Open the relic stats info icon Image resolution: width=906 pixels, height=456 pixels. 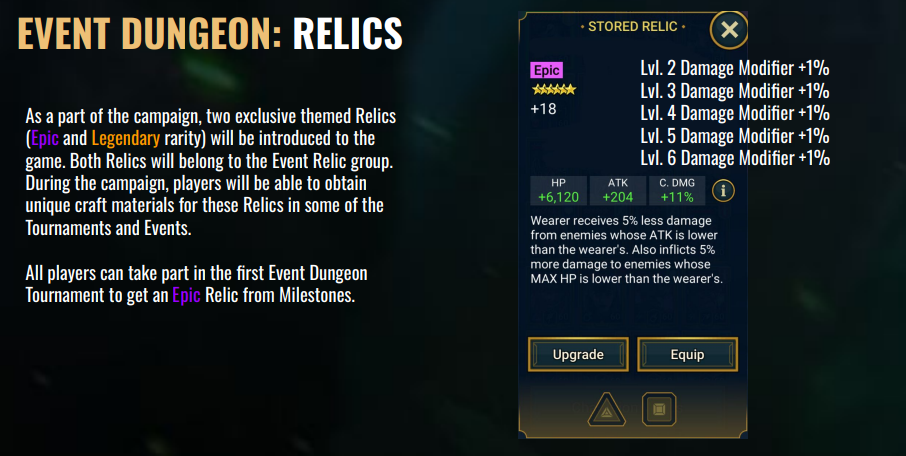tap(723, 191)
